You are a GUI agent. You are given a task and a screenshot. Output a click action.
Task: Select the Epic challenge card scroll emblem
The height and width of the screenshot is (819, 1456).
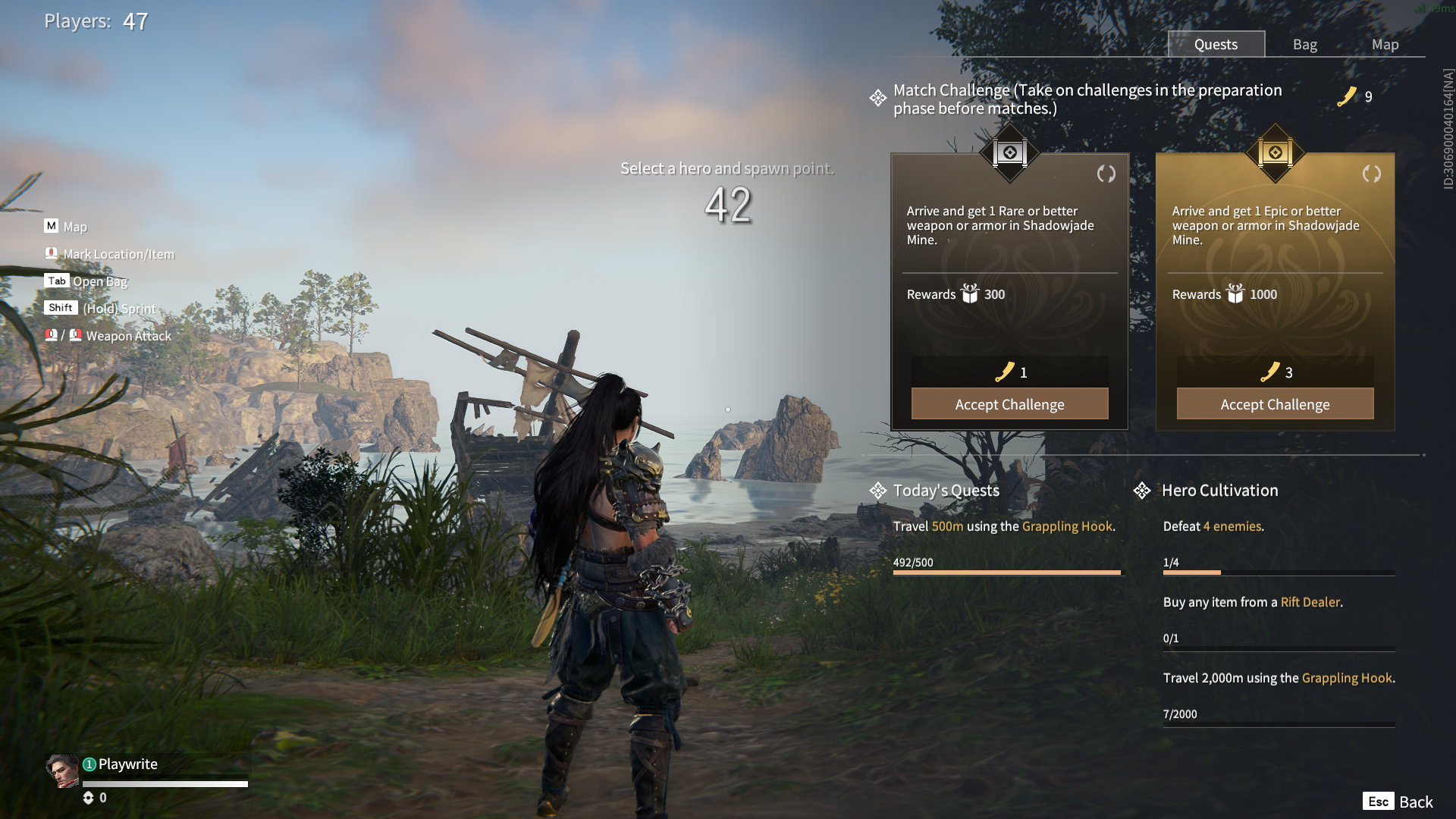(x=1275, y=153)
